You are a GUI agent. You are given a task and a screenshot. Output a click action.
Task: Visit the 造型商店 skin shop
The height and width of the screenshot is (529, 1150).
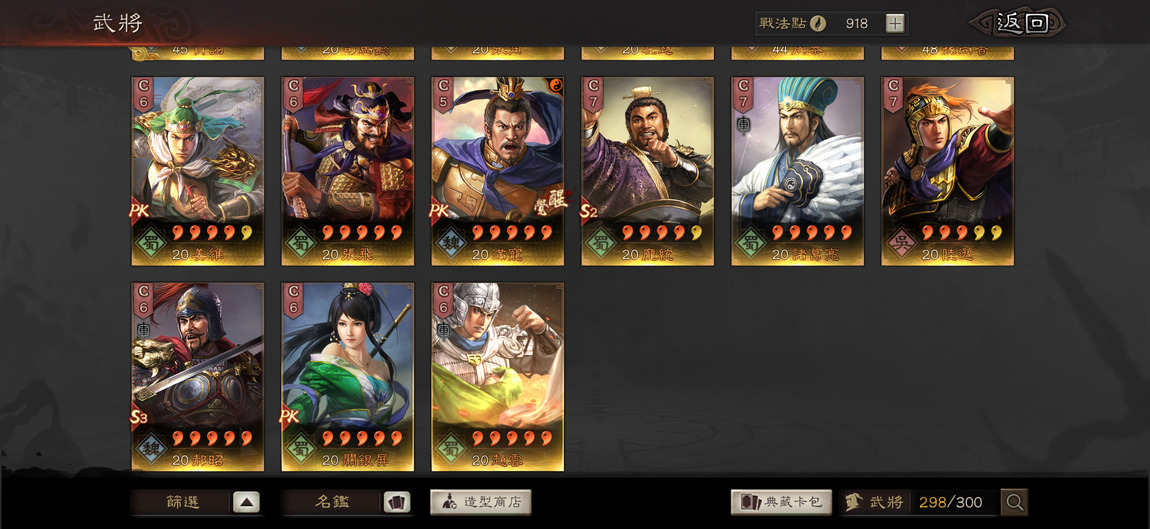pos(481,502)
